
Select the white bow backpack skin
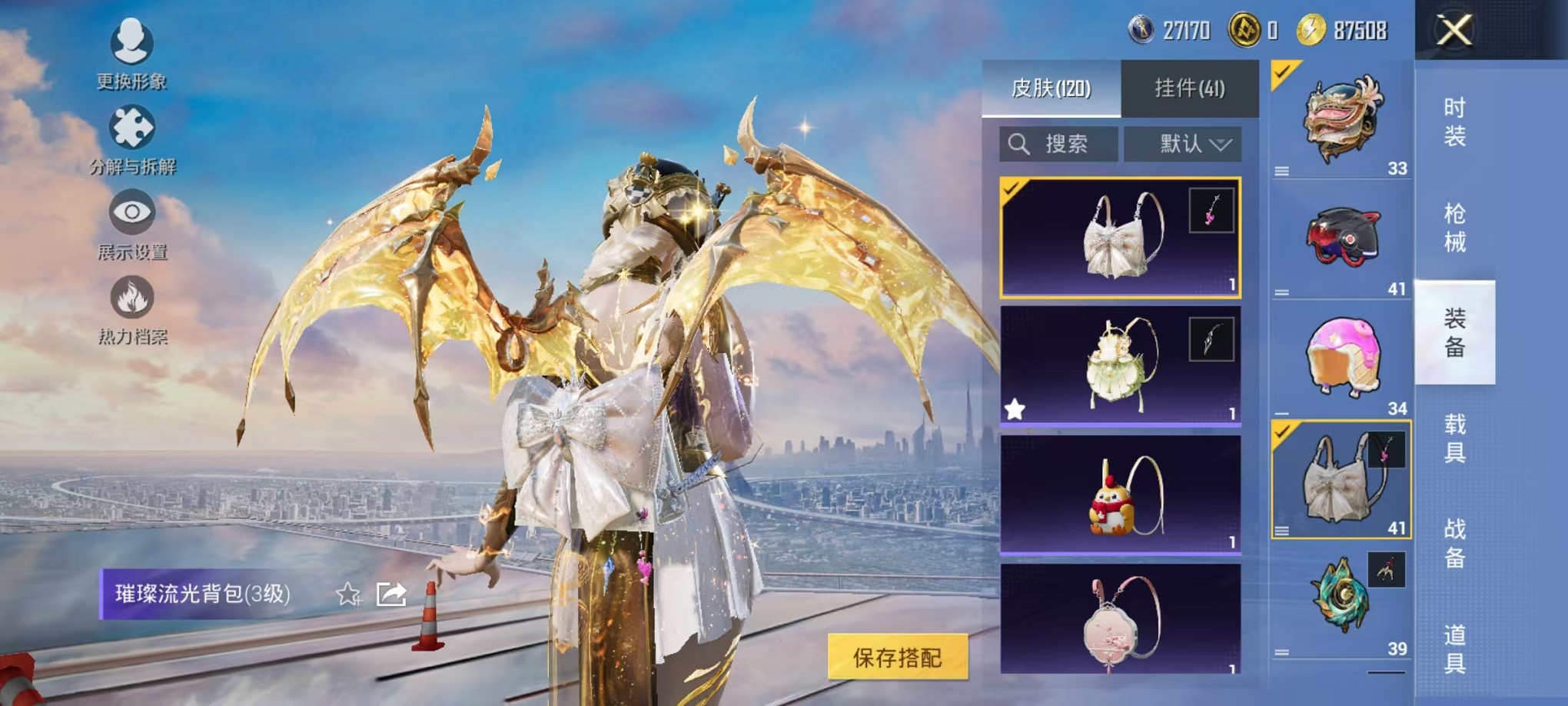[x=1120, y=238]
